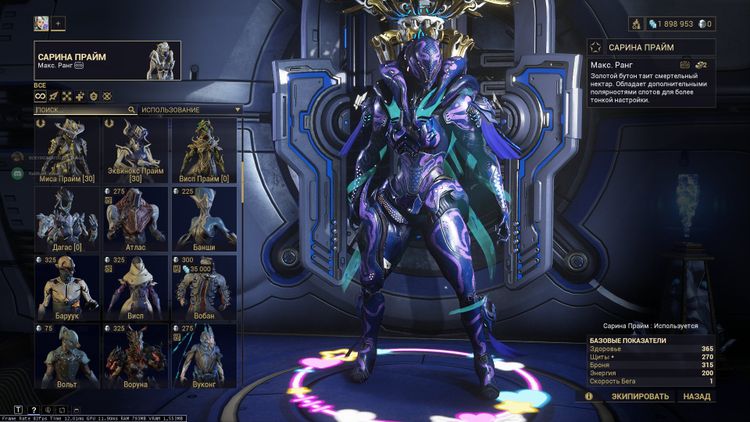
Task: Select the Висп warframe tile
Action: tap(136, 287)
